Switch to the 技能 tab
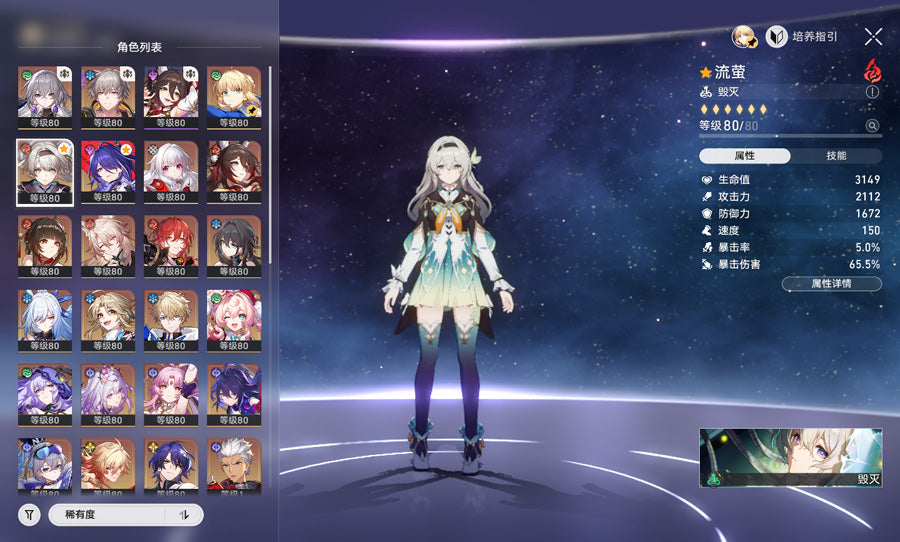 [x=836, y=156]
